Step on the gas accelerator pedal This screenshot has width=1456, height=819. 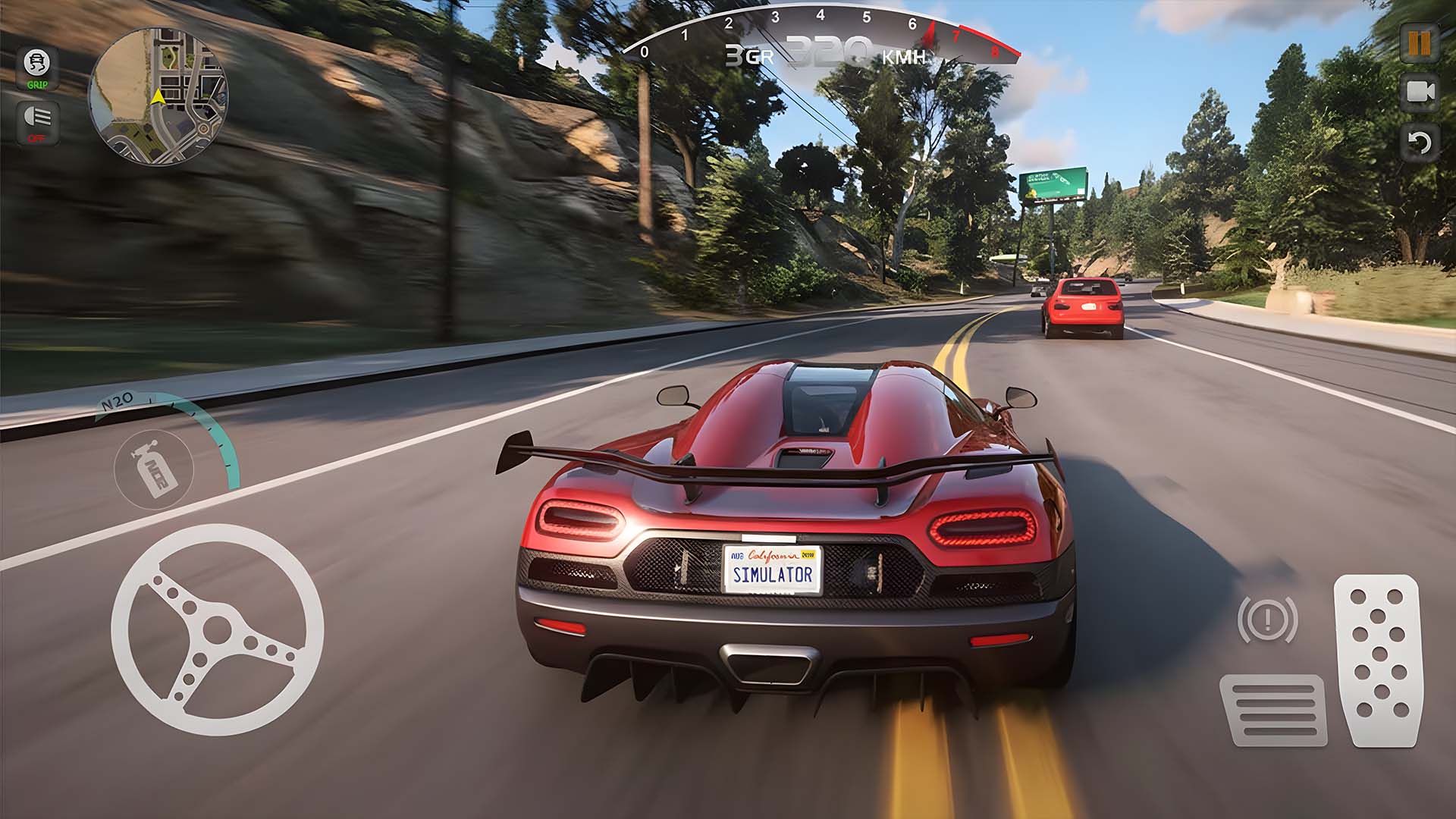pos(1377,660)
